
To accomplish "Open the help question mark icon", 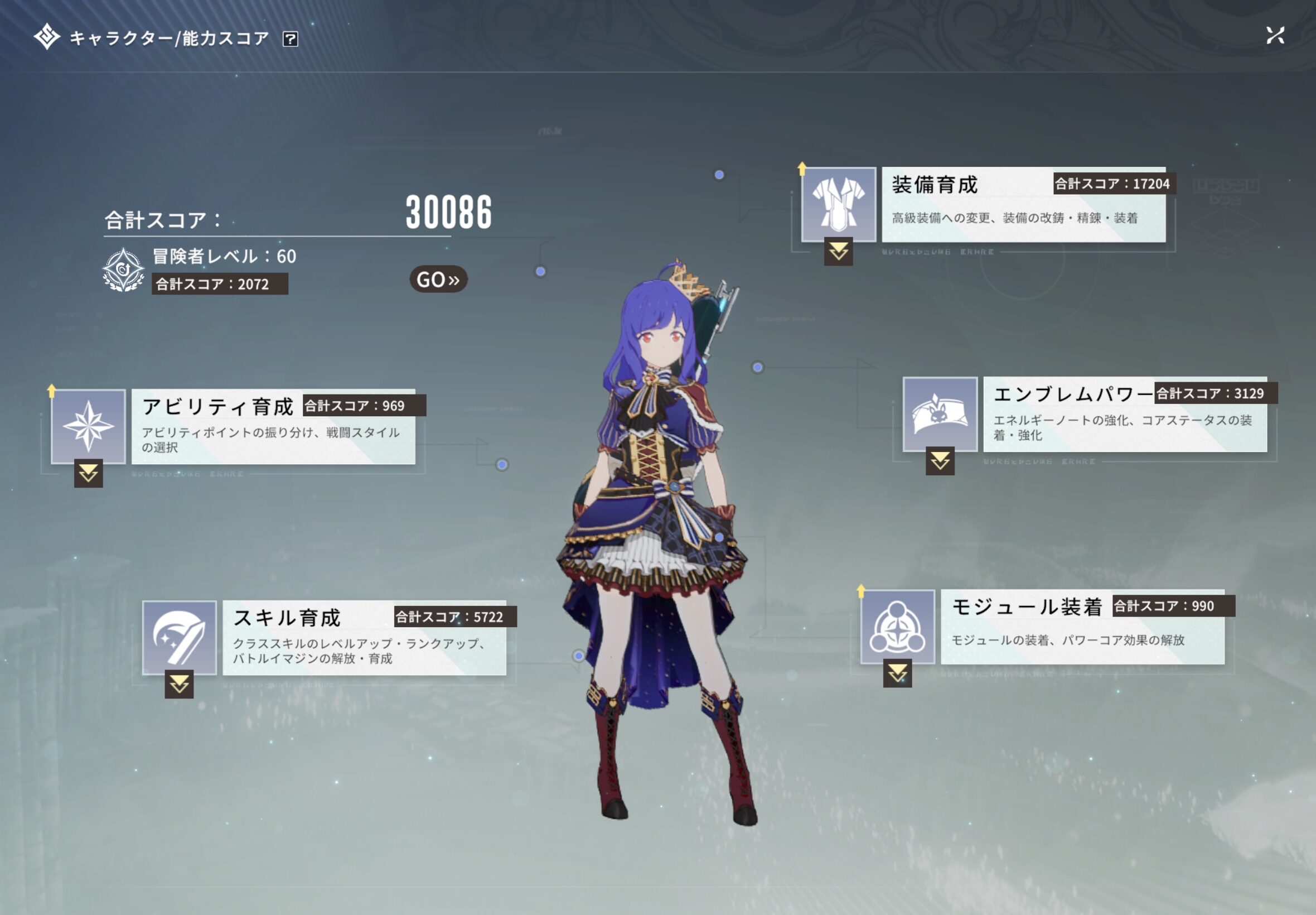I will [291, 39].
